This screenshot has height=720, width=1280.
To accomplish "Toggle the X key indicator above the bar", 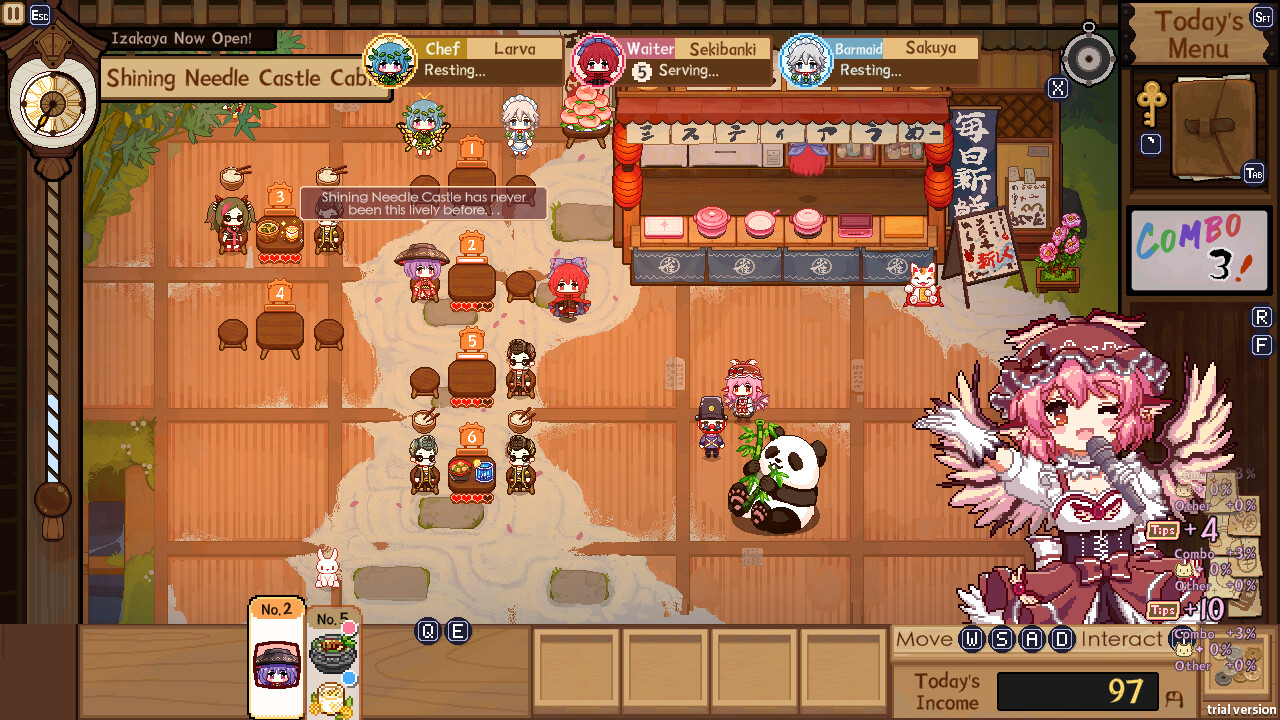I will (x=1058, y=88).
